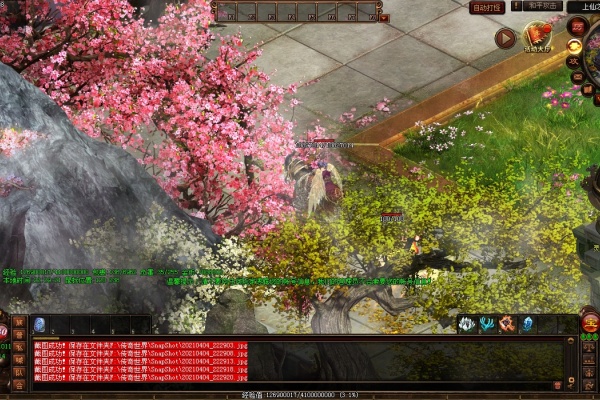Click the round play arrow button

505,38
